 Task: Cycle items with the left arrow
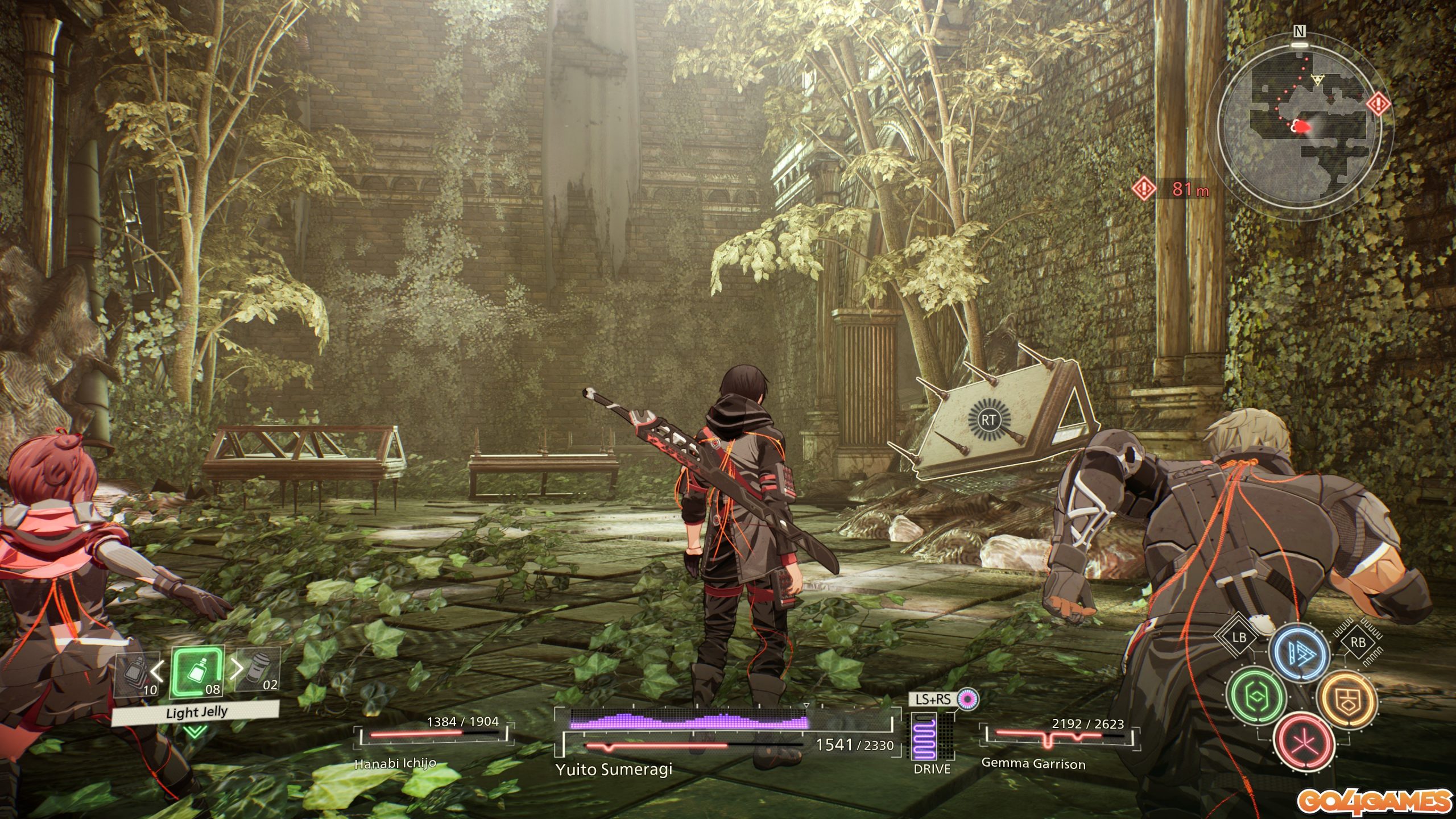[158, 671]
